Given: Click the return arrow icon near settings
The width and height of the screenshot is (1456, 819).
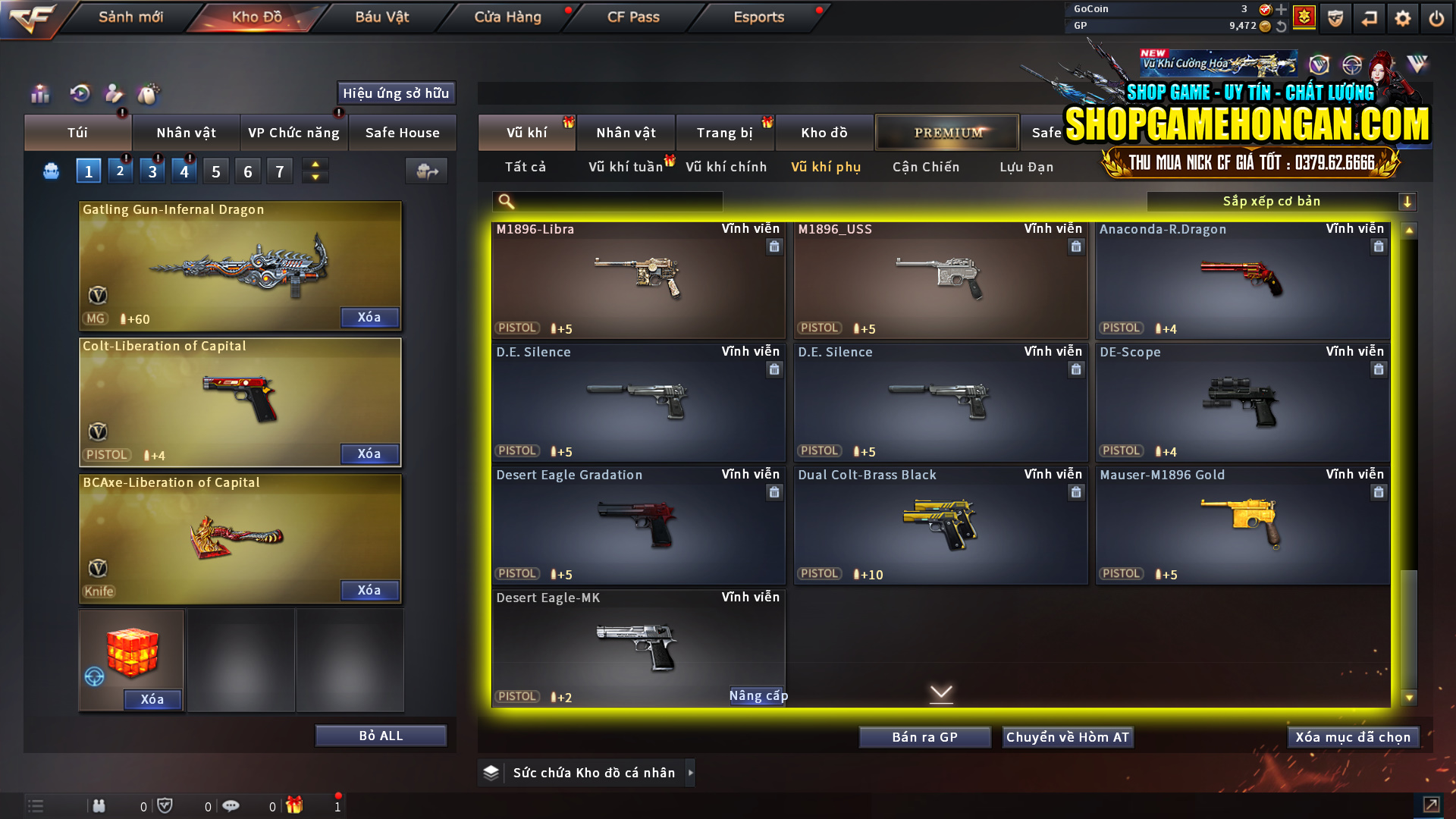Looking at the screenshot, I should tap(1370, 17).
